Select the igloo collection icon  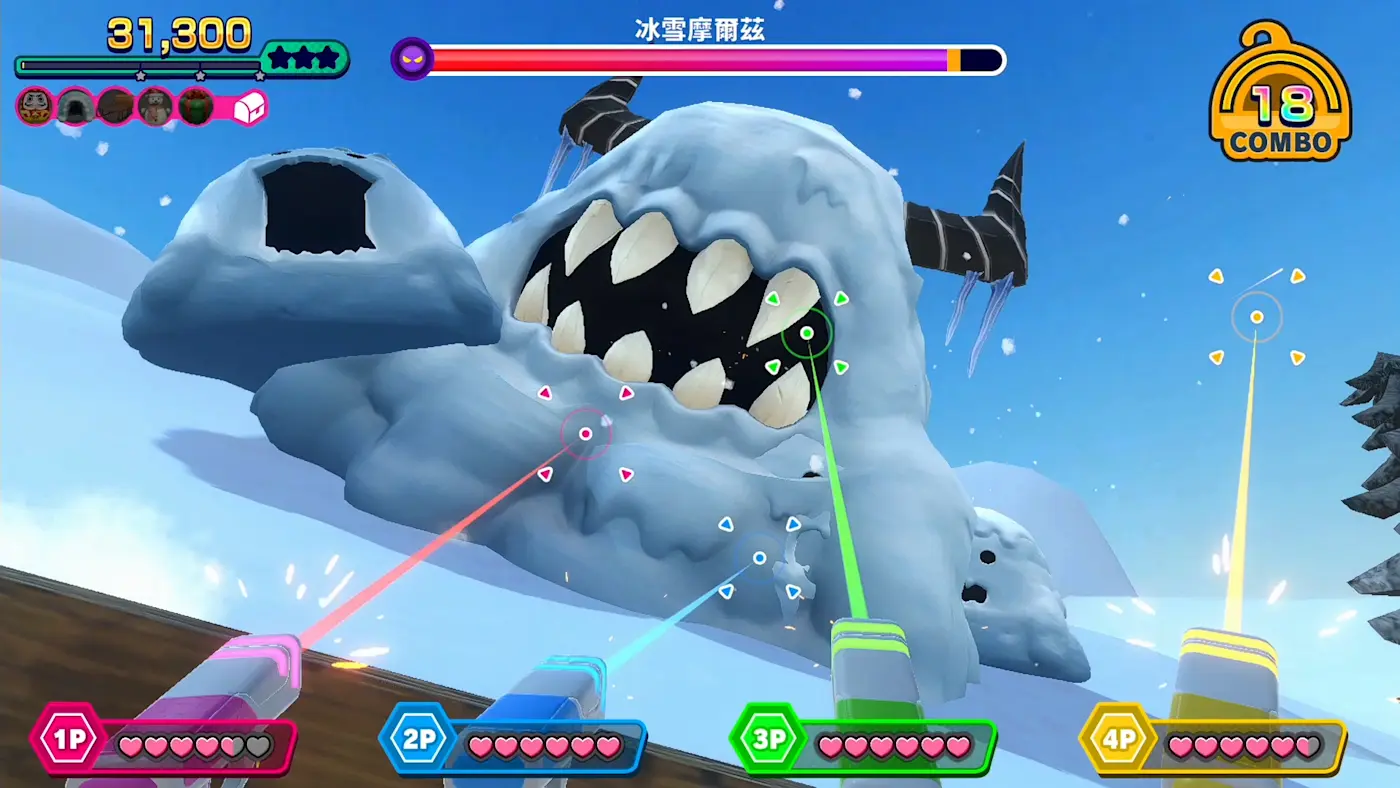point(75,106)
